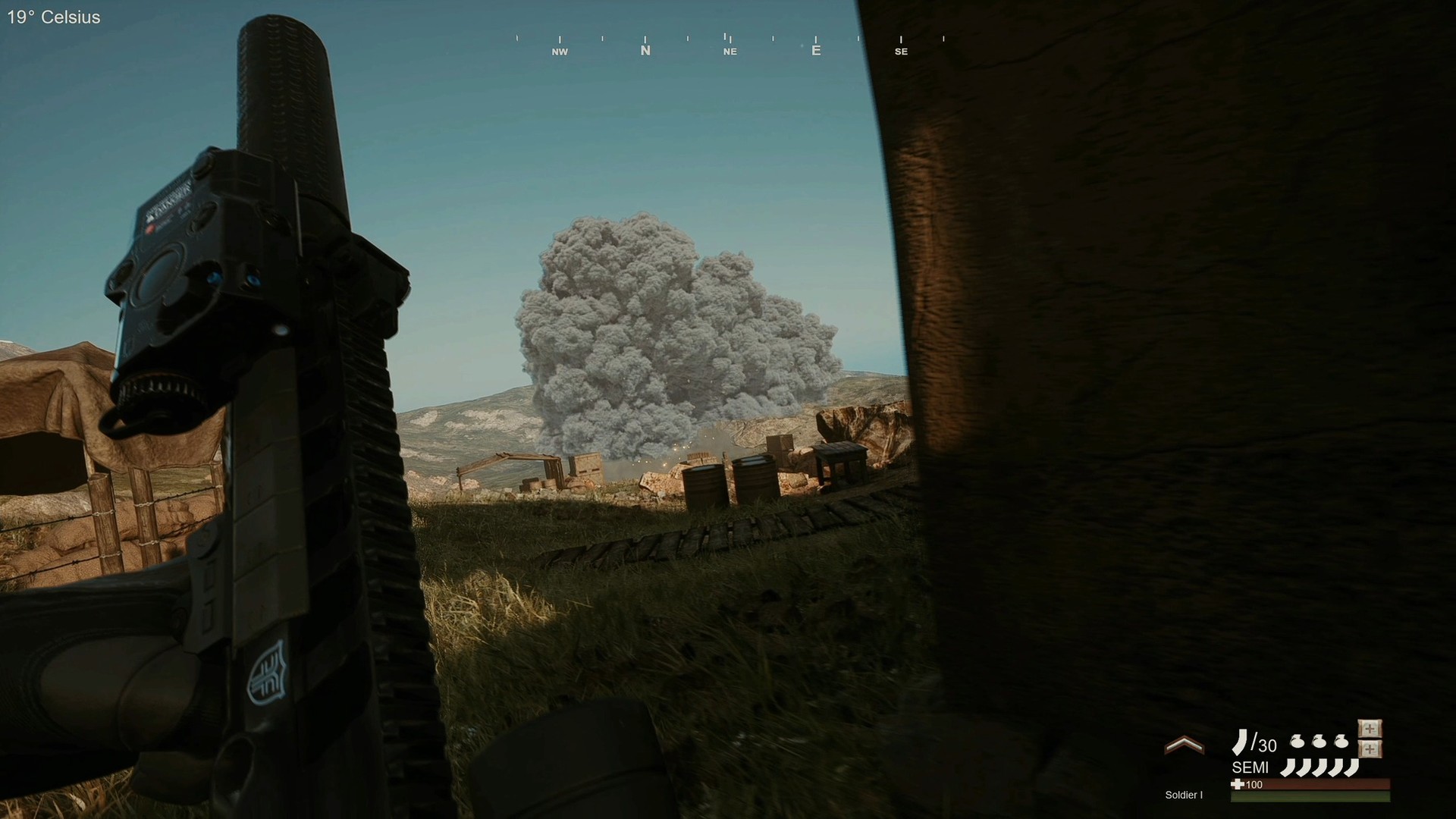Click the first spare magazine icon below SEMI

[1289, 767]
